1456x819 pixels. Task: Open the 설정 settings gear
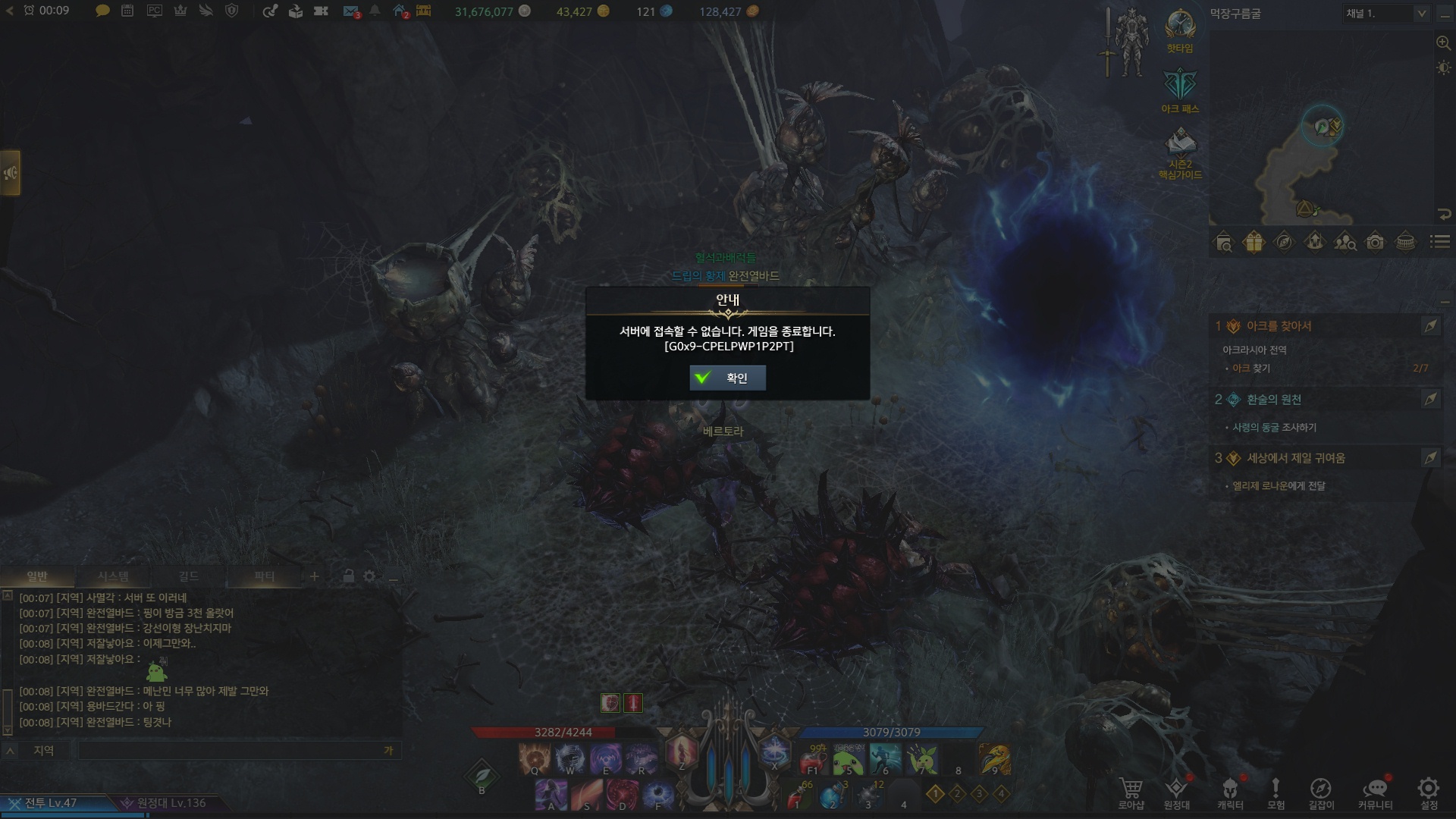[1429, 792]
